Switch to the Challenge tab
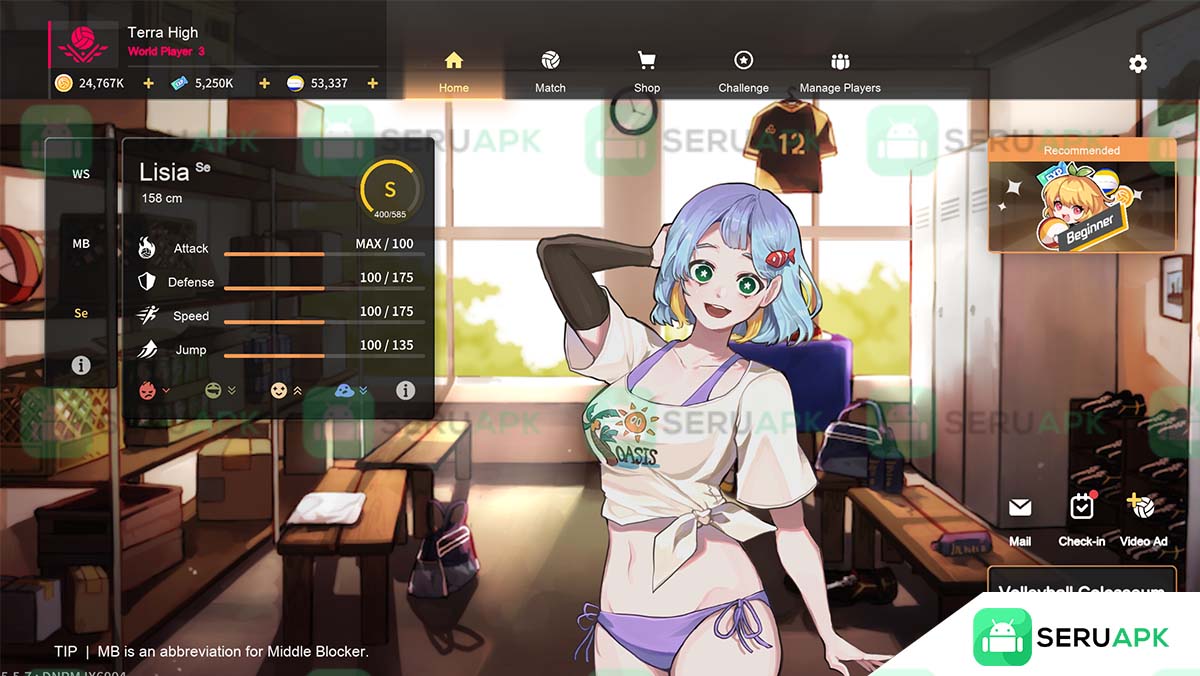This screenshot has height=676, width=1200. pyautogui.click(x=743, y=72)
